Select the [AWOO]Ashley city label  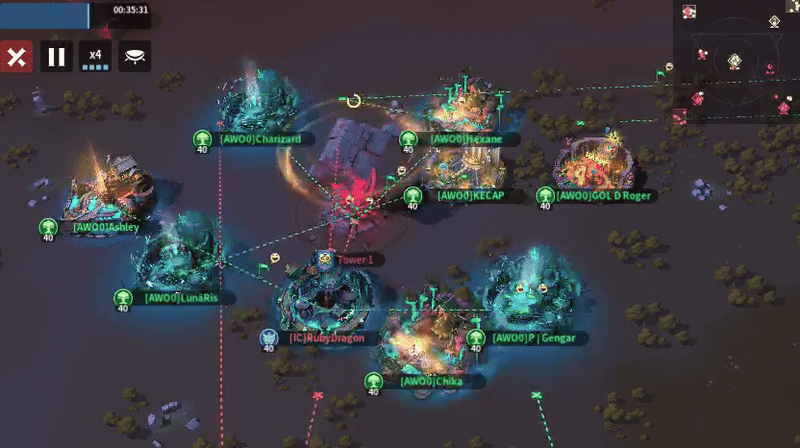(105, 227)
